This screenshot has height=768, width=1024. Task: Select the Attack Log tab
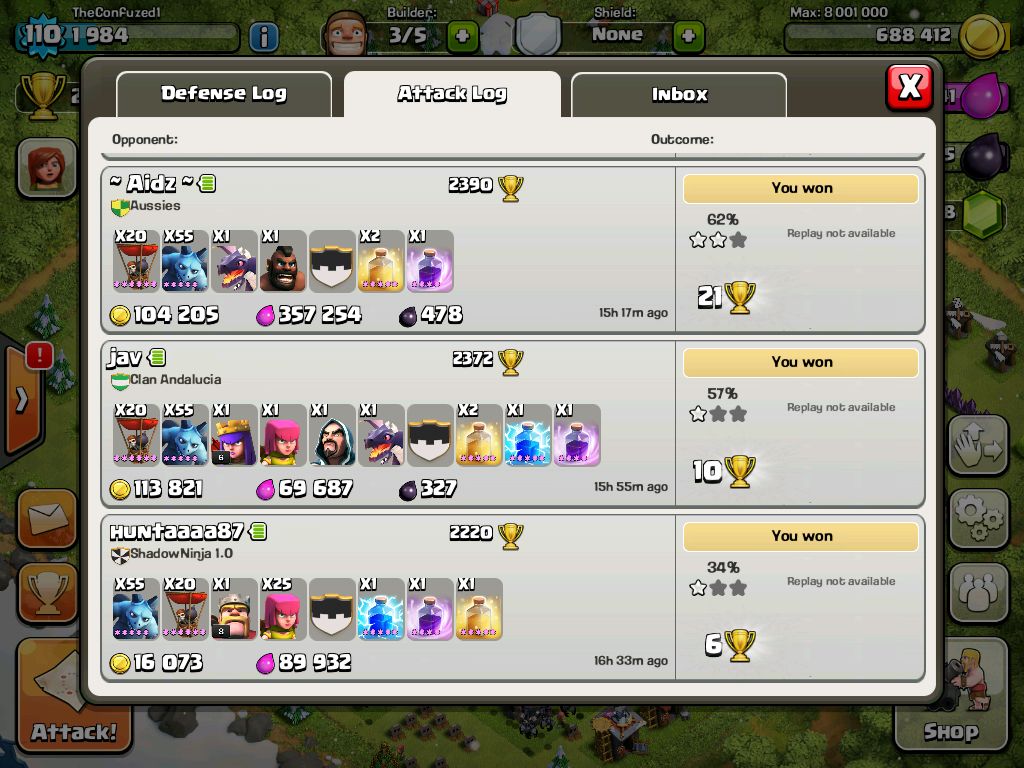tap(452, 94)
